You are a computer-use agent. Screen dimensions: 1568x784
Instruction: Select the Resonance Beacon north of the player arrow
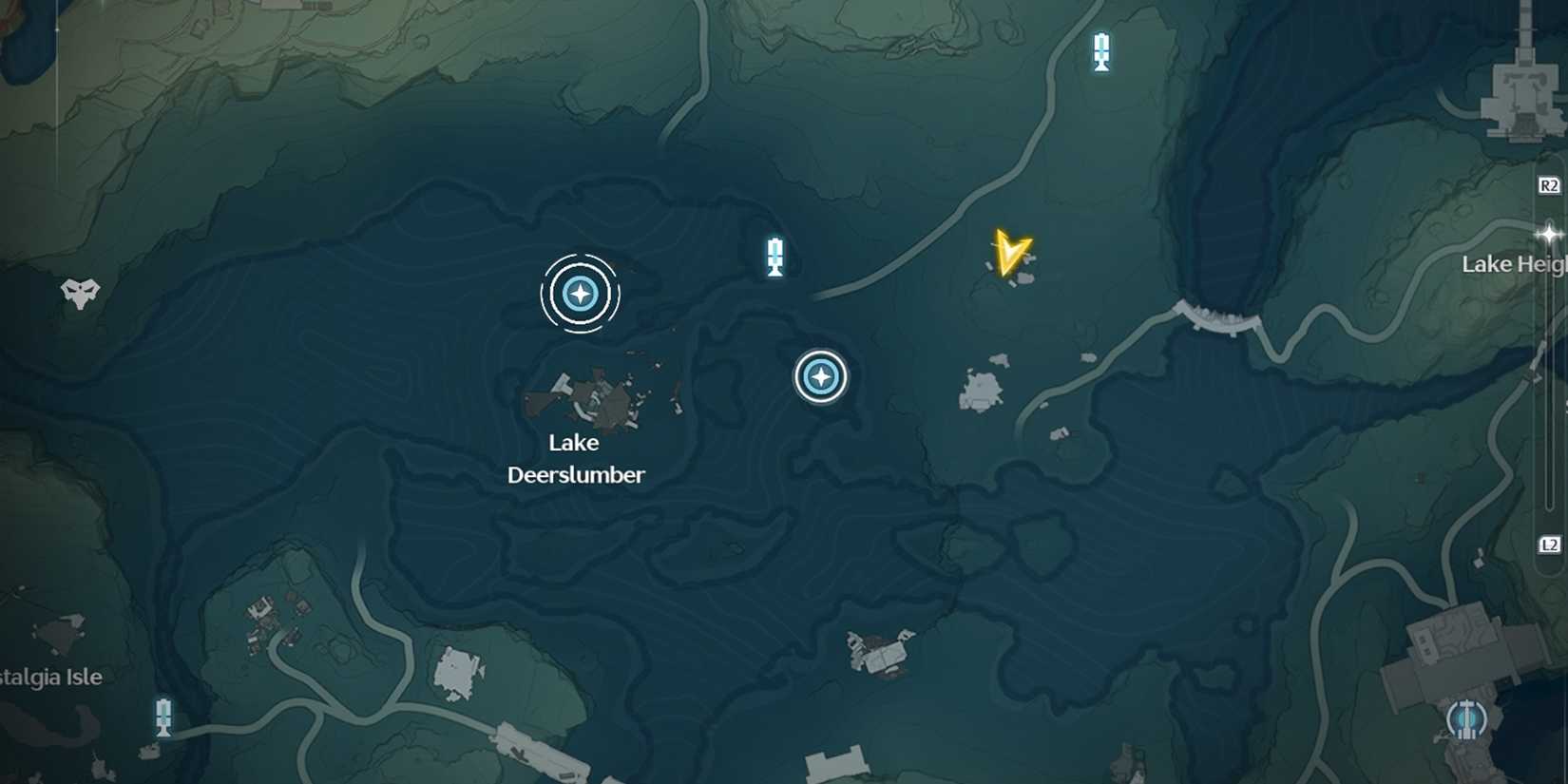point(1101,51)
